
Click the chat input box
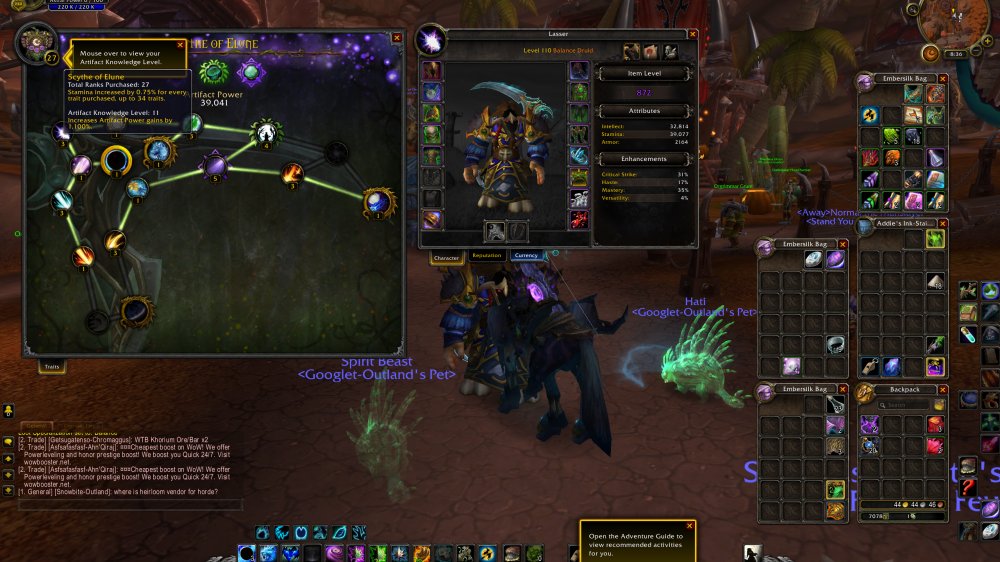130,505
